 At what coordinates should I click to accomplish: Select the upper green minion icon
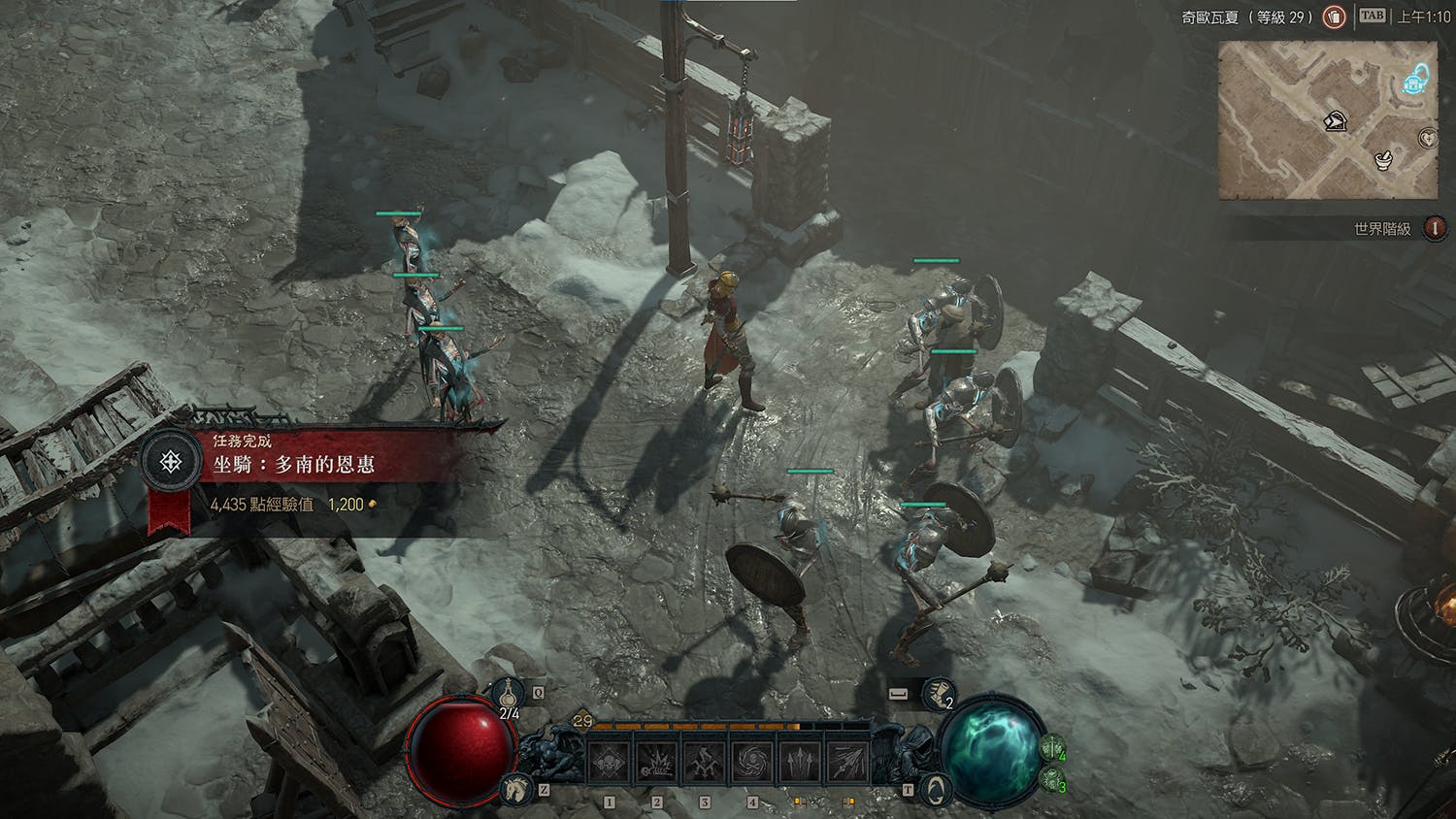click(1052, 748)
